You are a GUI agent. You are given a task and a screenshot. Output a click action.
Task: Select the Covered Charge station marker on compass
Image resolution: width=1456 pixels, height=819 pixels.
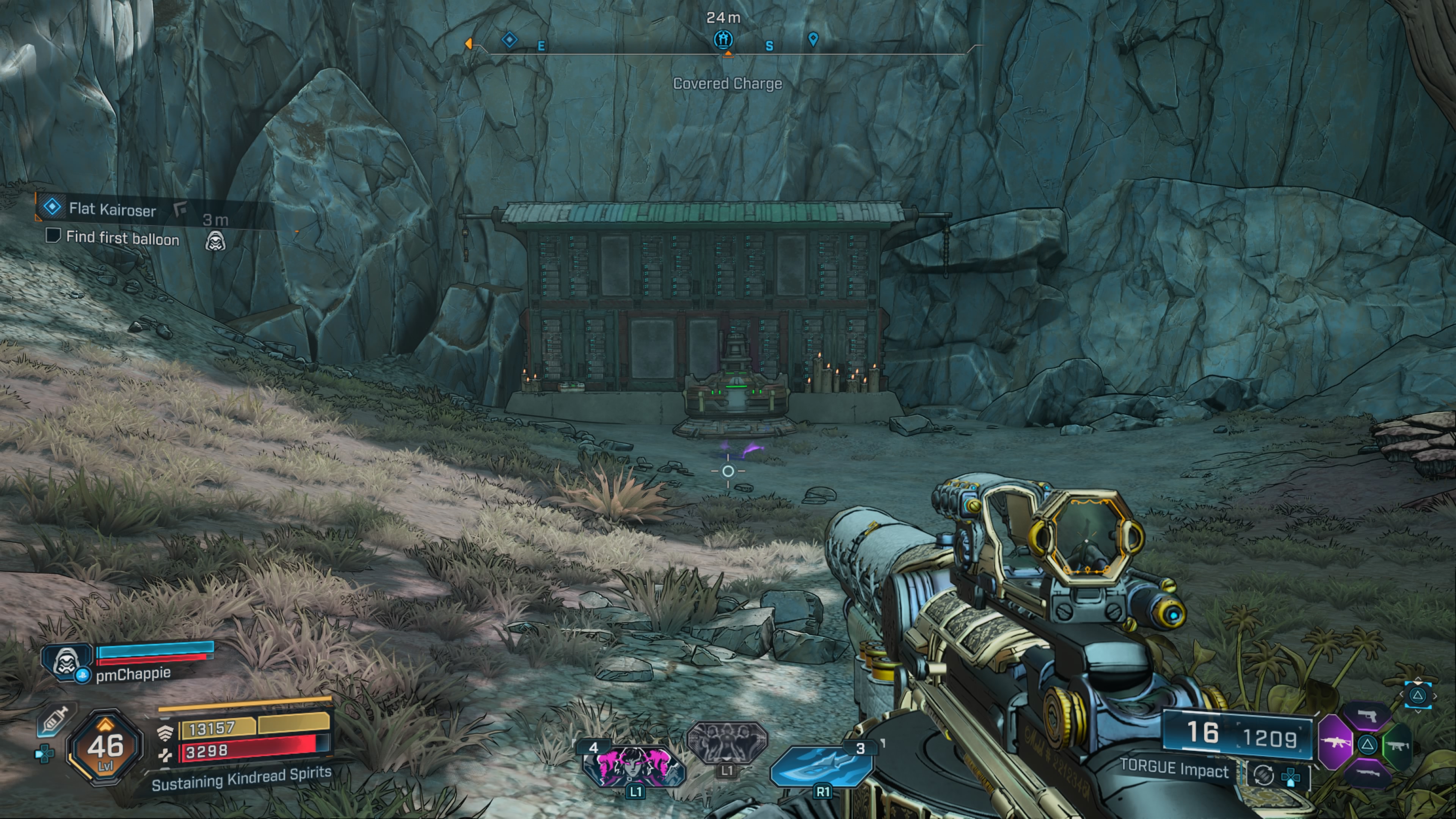723,40
